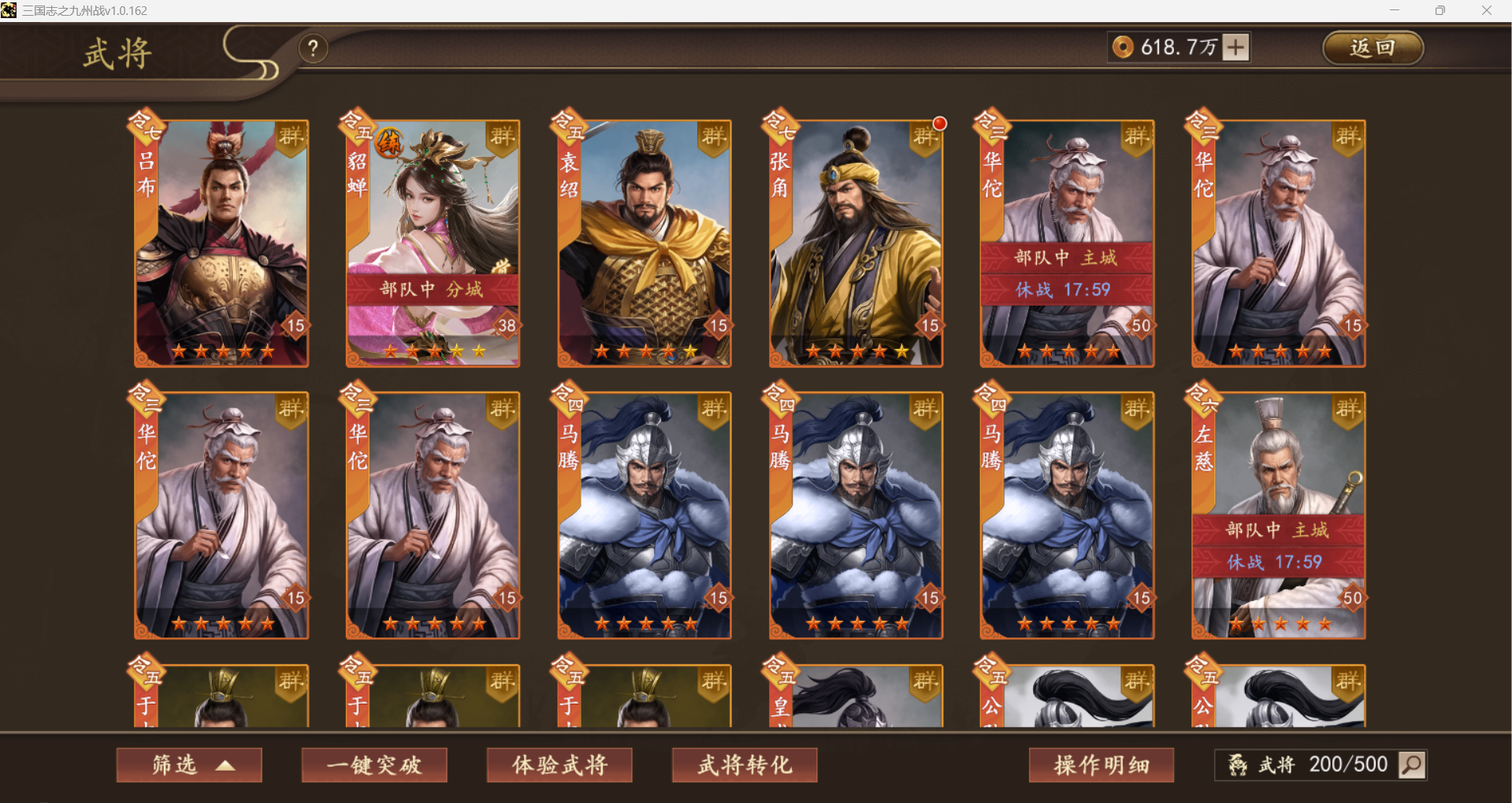Click the 武将转化 conversion button
Screen dimensions: 1512x803
[744, 764]
